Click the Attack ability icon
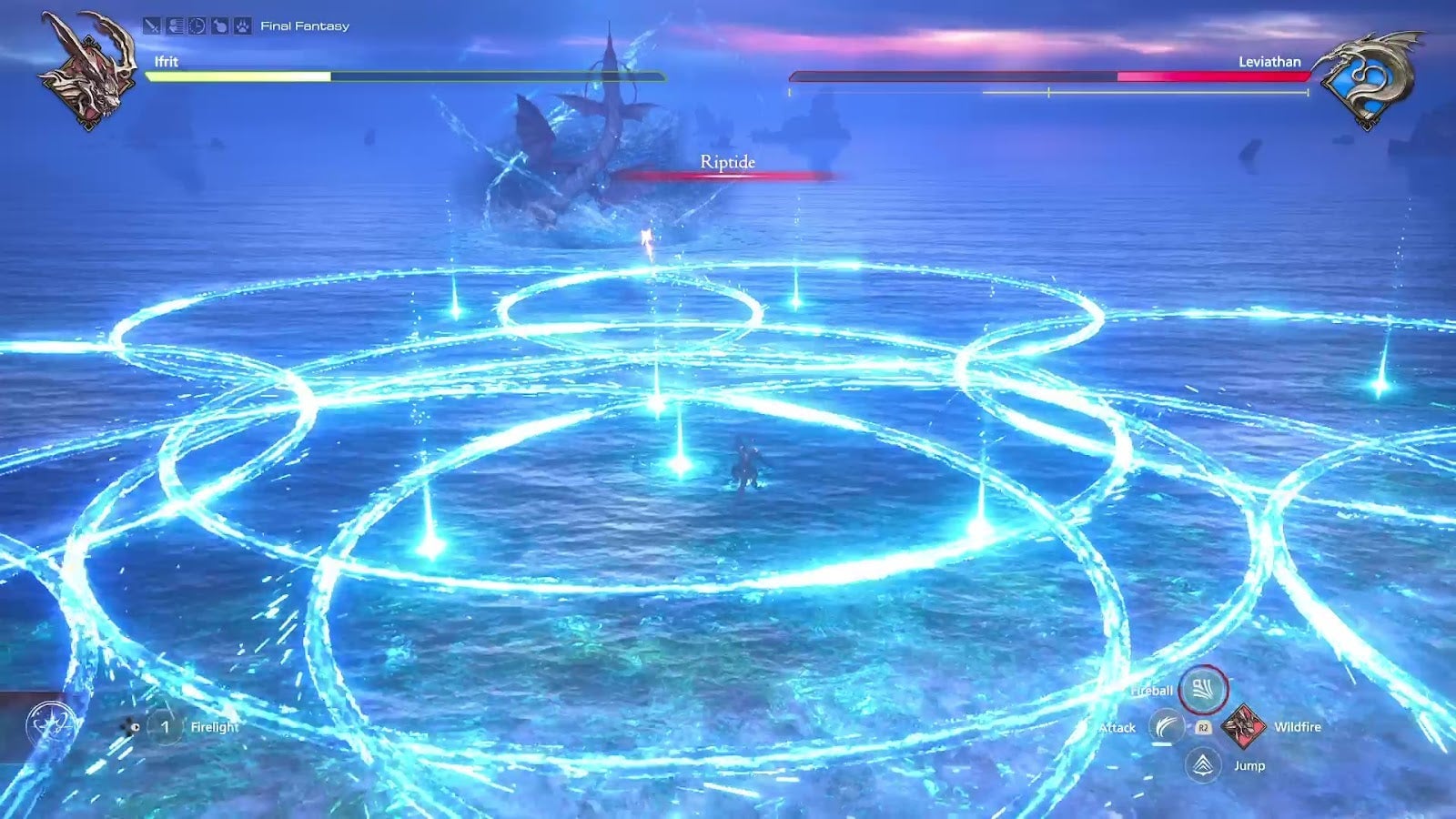This screenshot has height=819, width=1456. tap(1166, 727)
